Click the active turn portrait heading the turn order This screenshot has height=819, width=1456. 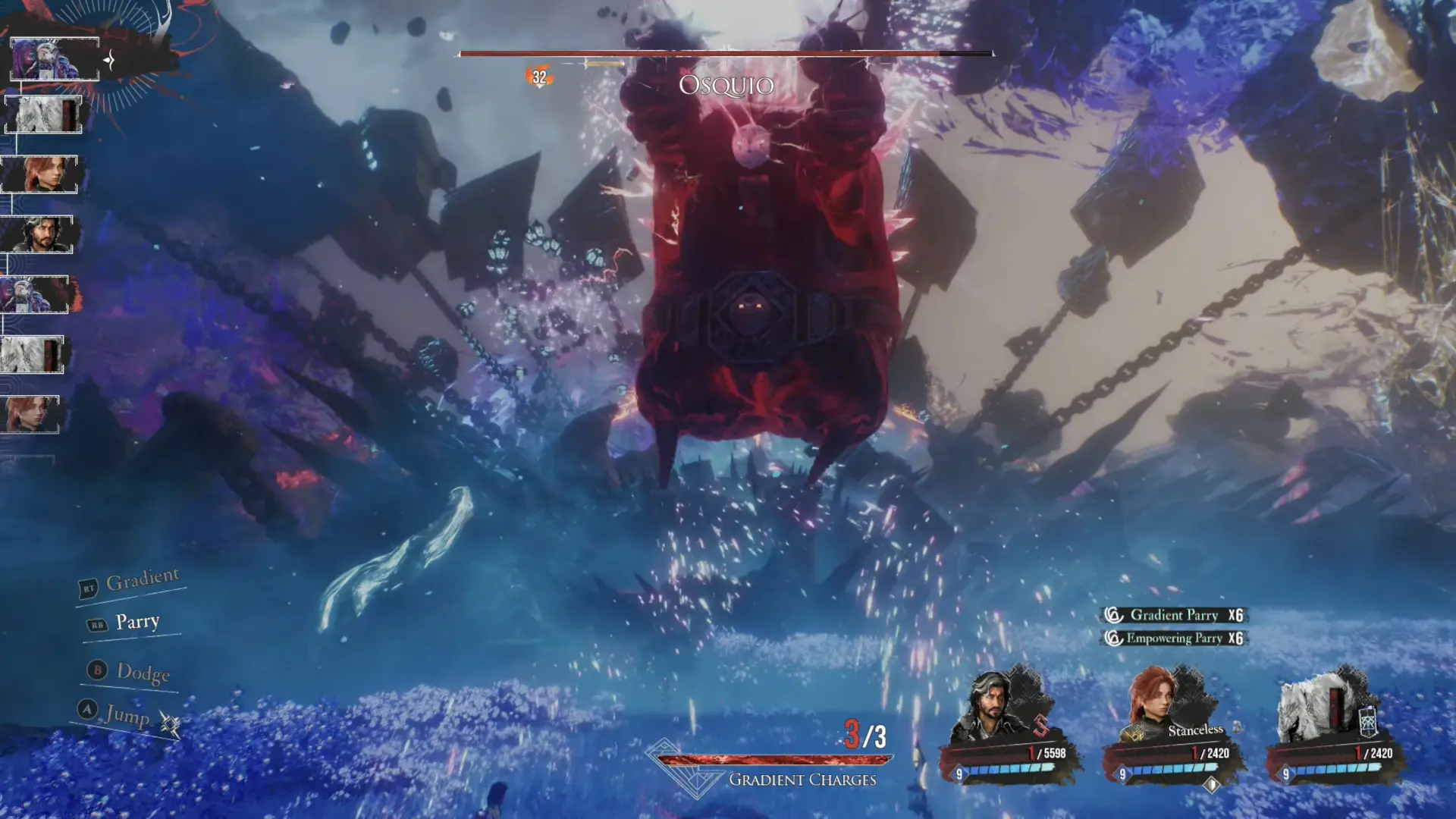[54, 58]
